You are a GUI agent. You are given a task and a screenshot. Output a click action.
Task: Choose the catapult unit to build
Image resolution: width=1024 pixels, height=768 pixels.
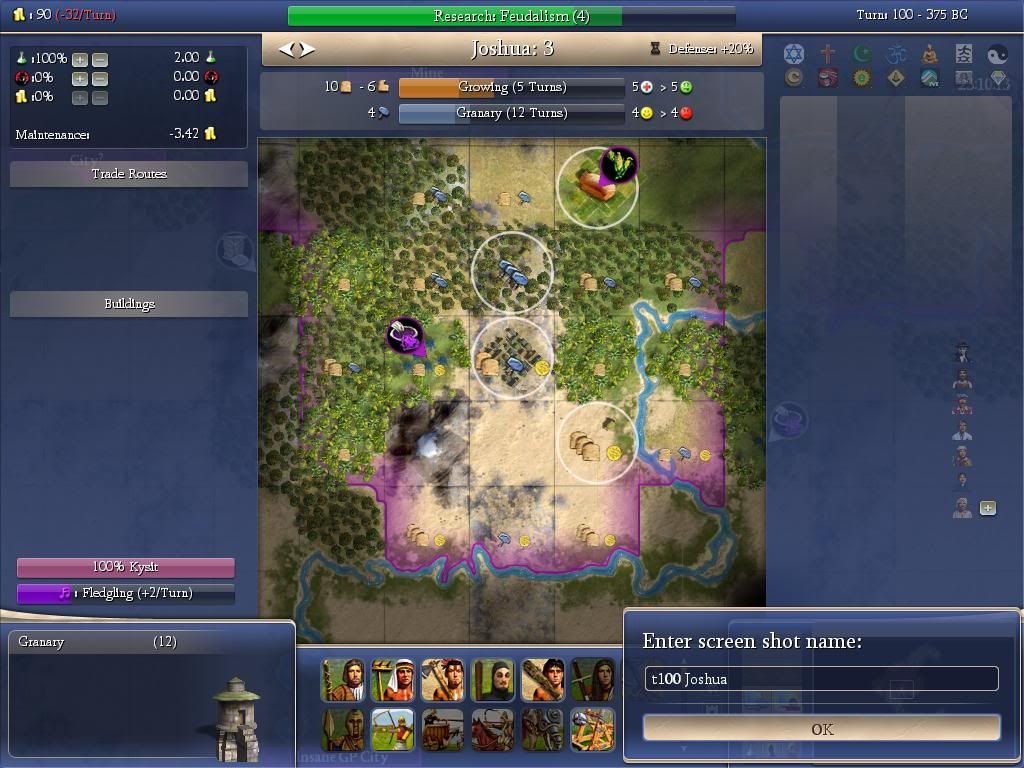coord(593,729)
